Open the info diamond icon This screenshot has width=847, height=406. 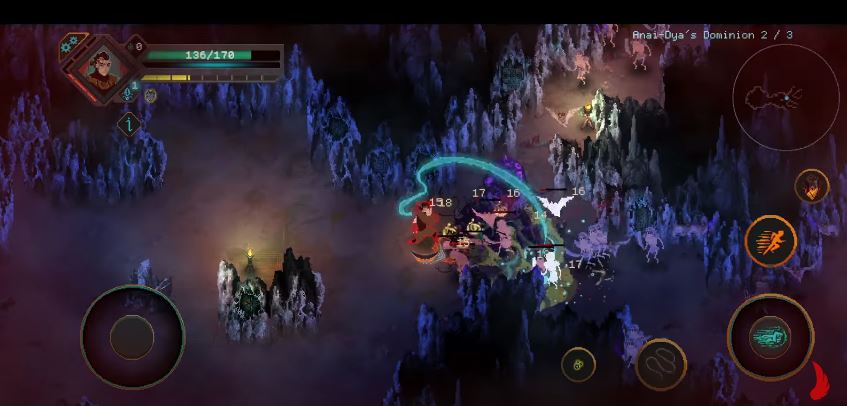click(x=129, y=125)
